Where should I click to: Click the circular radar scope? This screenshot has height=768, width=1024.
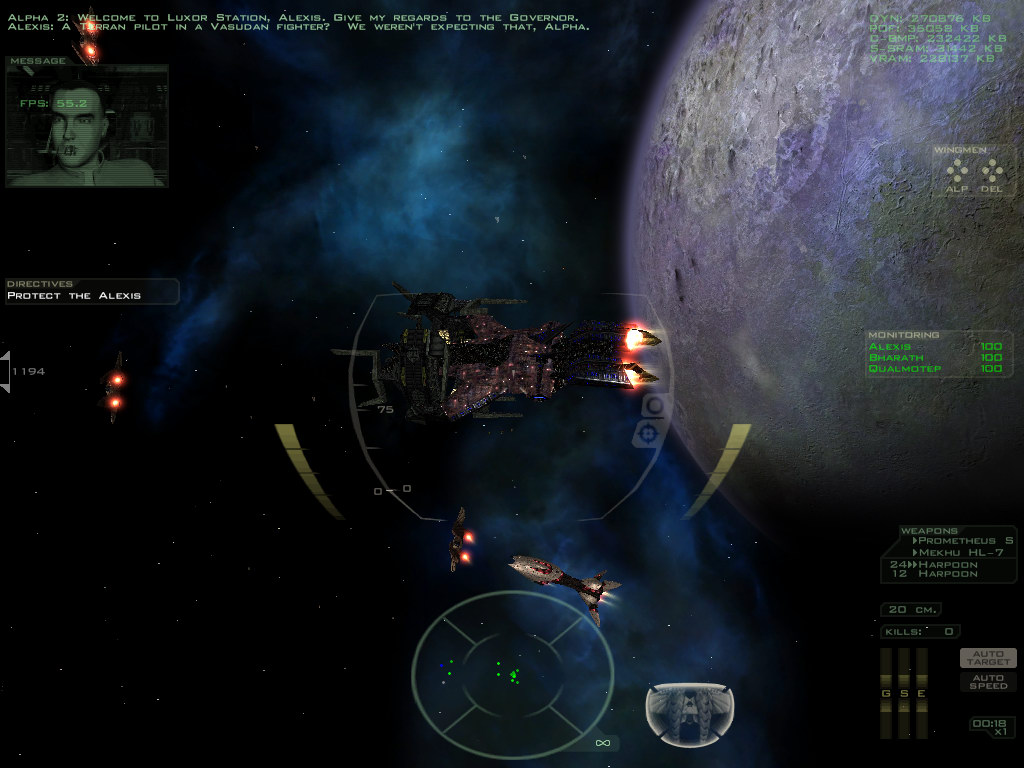point(512,663)
